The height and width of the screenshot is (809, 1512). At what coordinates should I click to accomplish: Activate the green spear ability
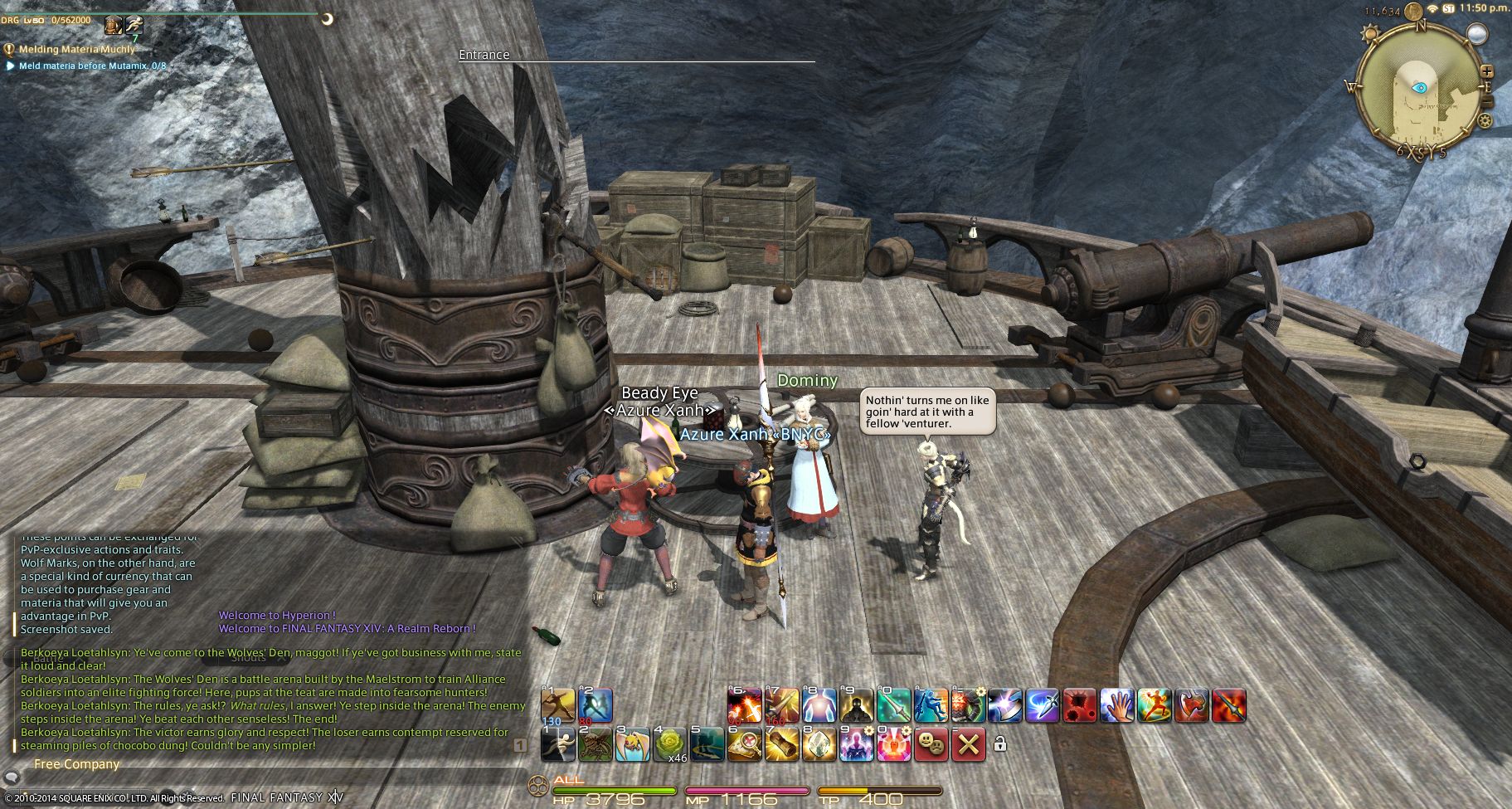point(894,705)
